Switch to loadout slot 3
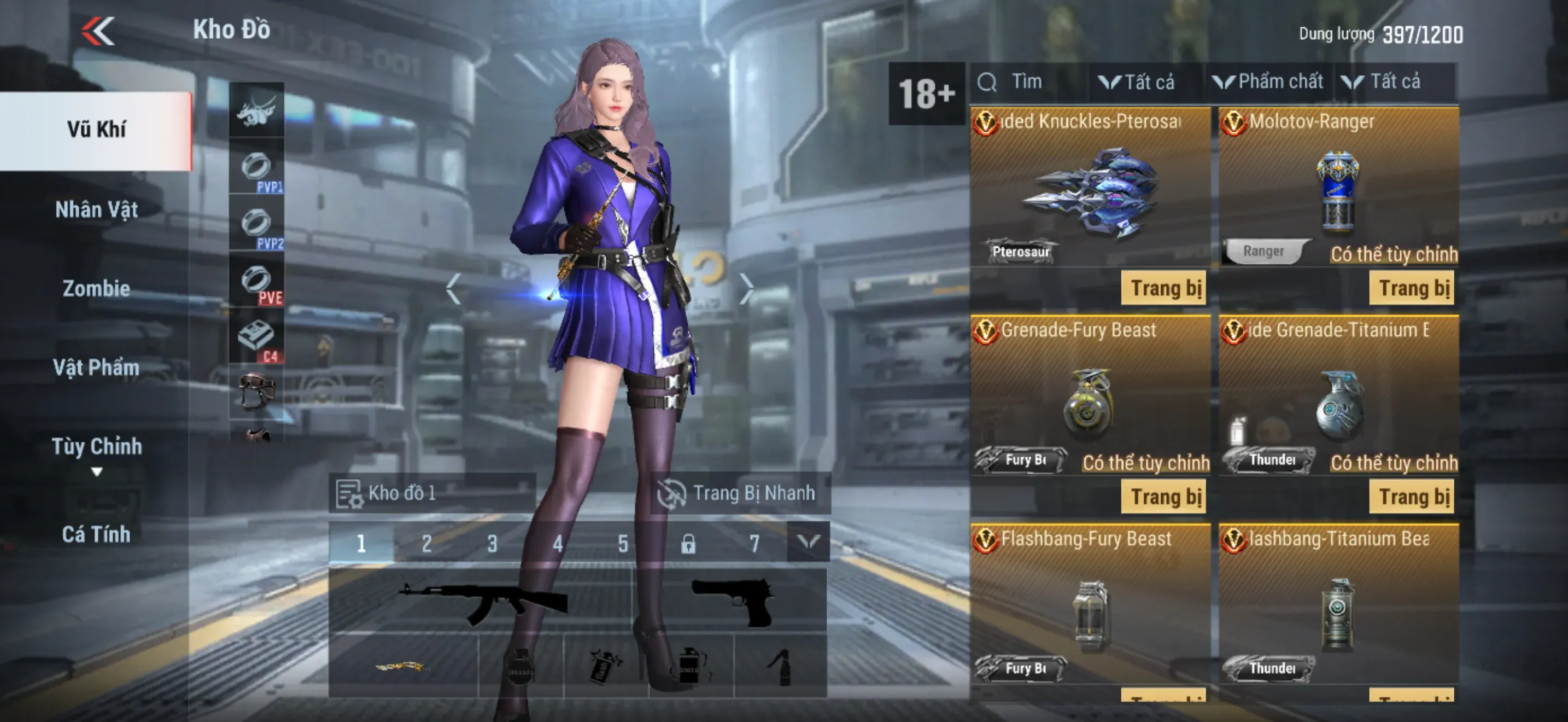This screenshot has height=722, width=1568. pyautogui.click(x=492, y=543)
